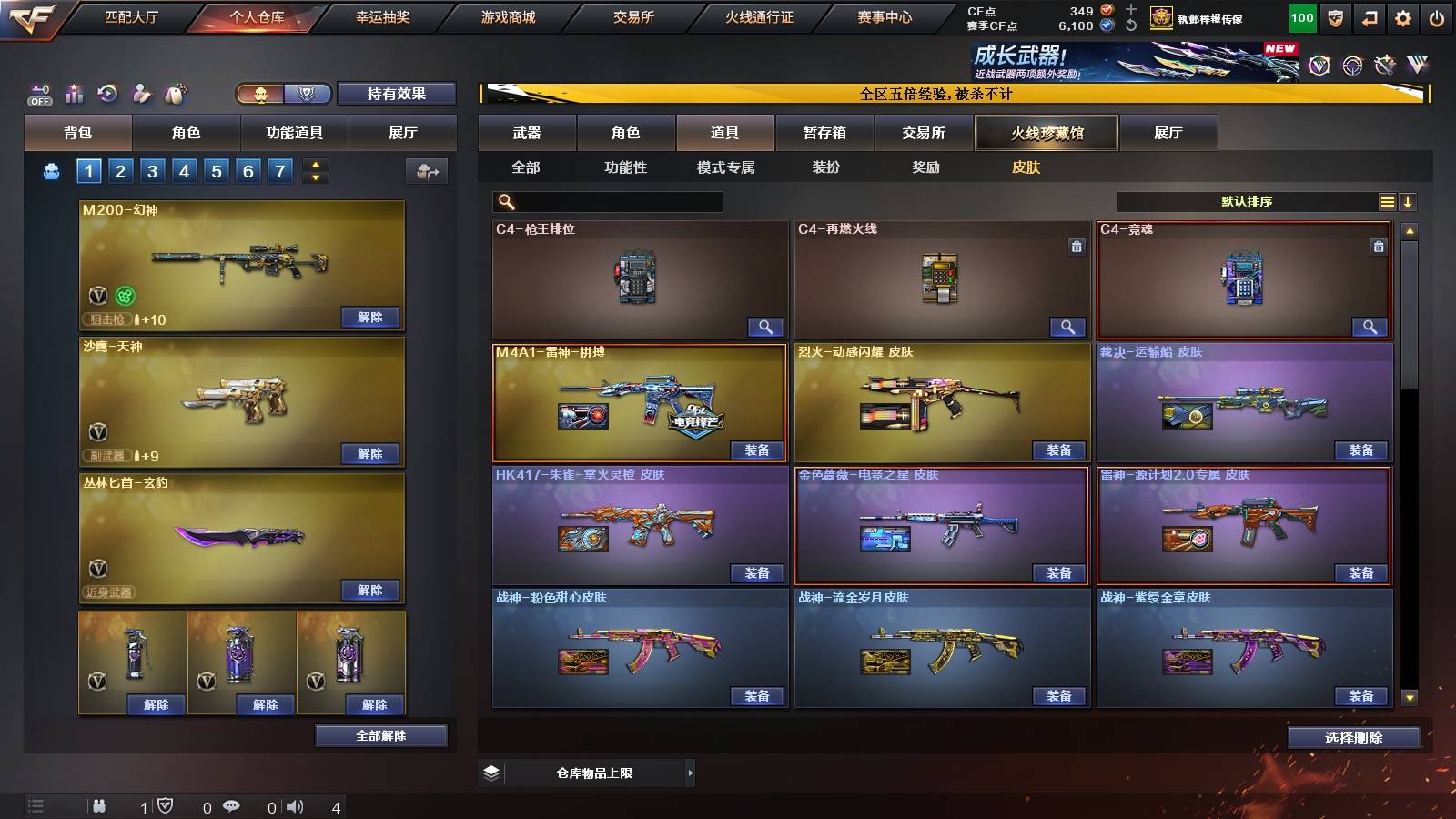The height and width of the screenshot is (819, 1456).
Task: Toggle list view mode beside 默认排序
Action: click(1388, 202)
